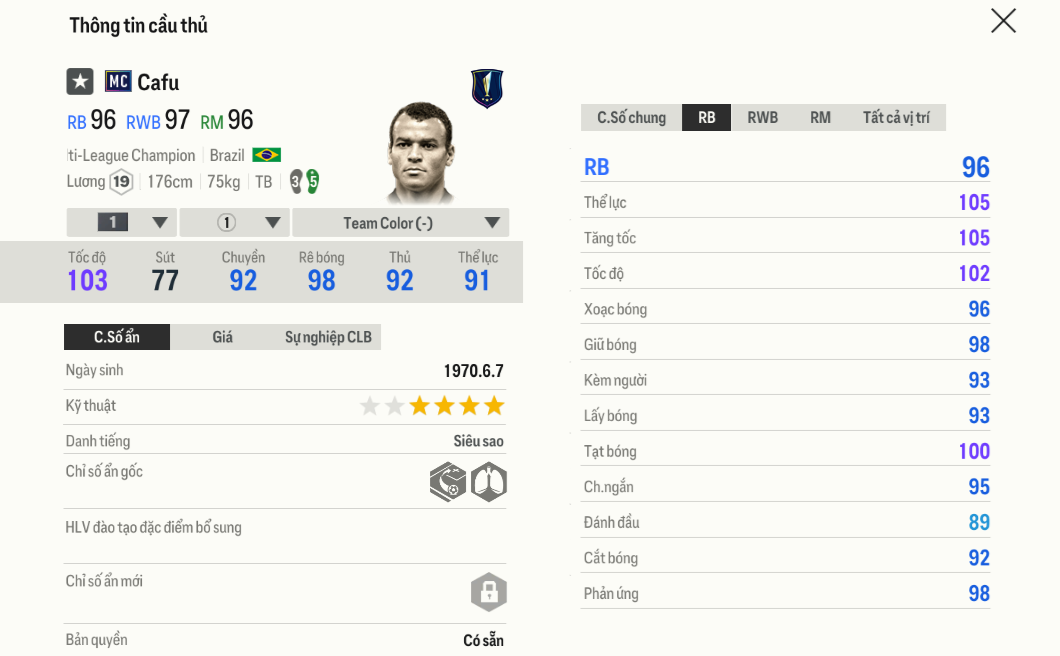The image size is (1060, 656).
Task: Close the player info panel
Action: 1003,21
